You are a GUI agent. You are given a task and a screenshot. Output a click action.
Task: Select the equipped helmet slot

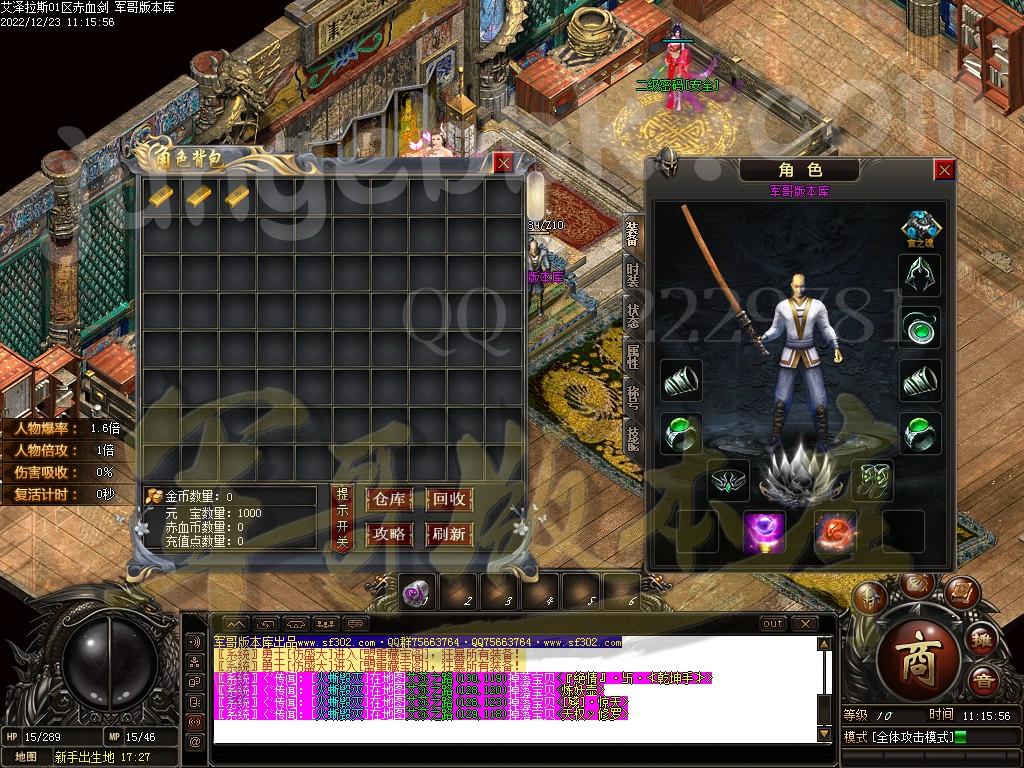[919, 275]
